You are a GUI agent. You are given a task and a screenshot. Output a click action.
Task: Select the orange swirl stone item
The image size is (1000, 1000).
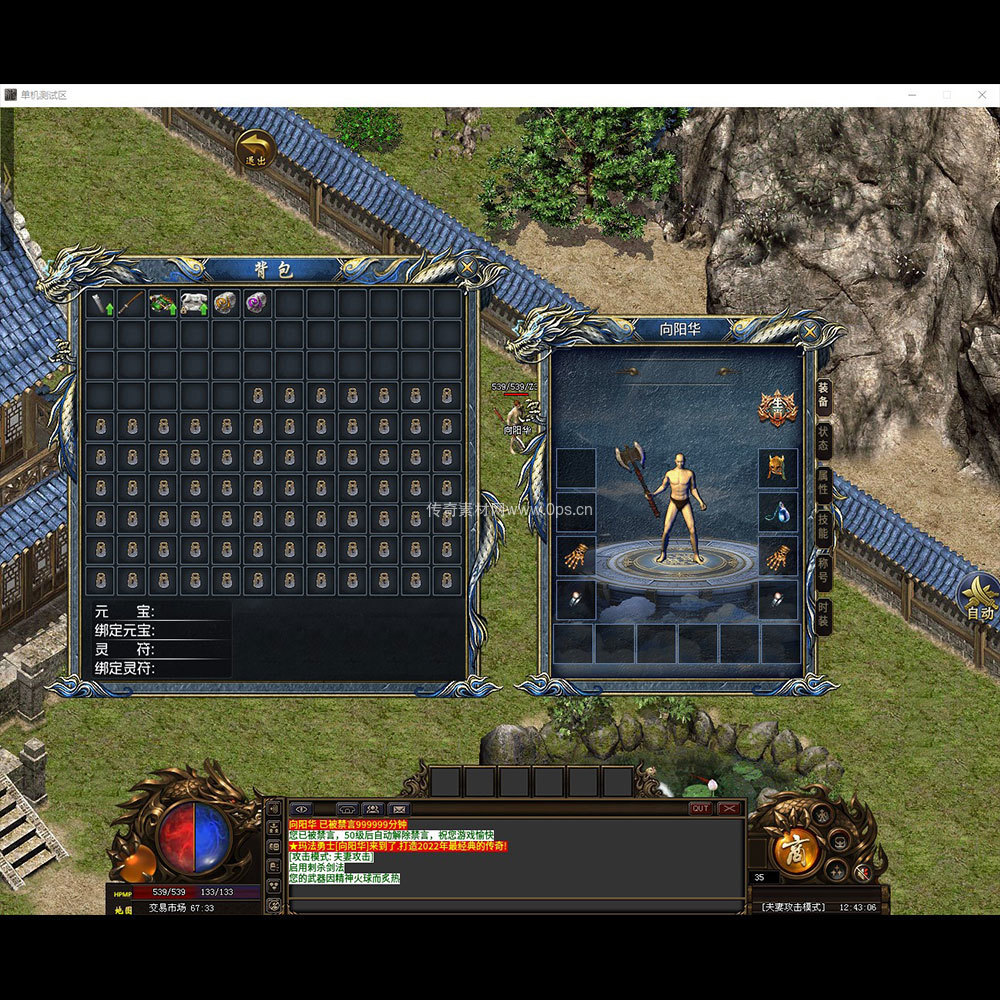(225, 303)
